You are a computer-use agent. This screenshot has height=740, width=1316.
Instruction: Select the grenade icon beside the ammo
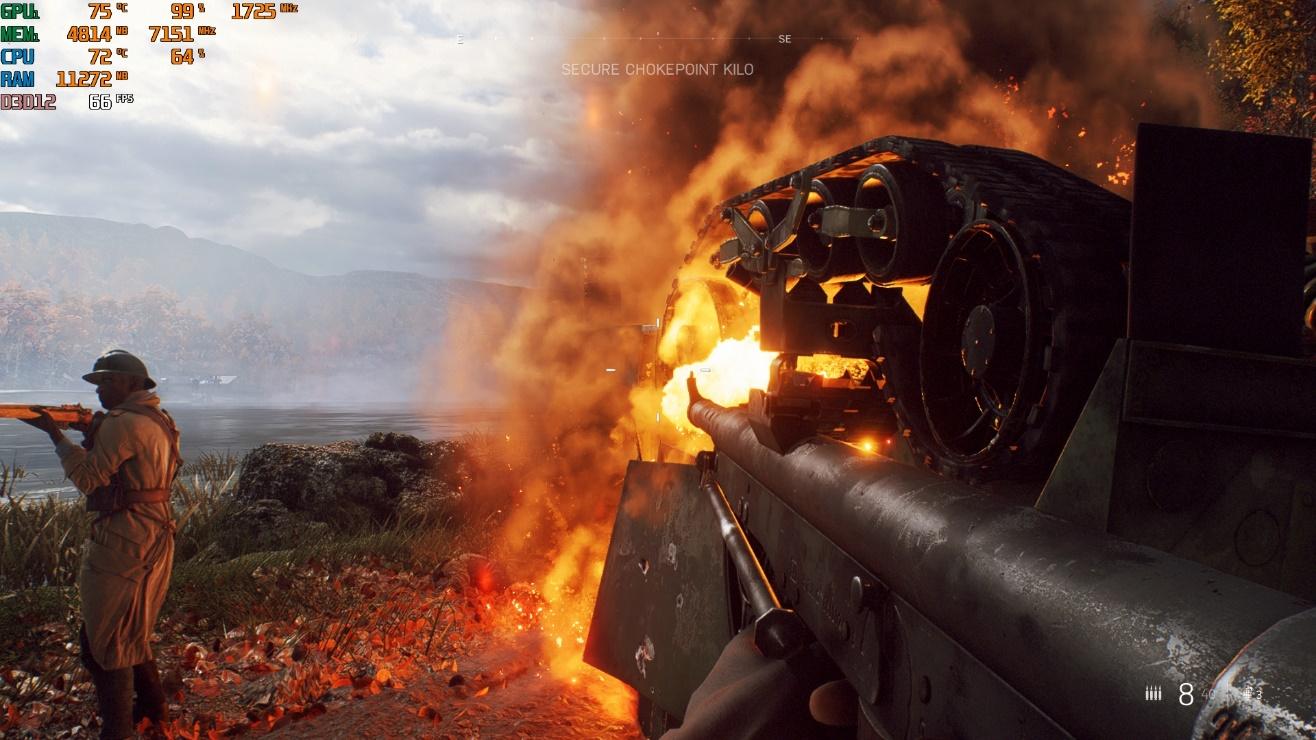(1249, 693)
